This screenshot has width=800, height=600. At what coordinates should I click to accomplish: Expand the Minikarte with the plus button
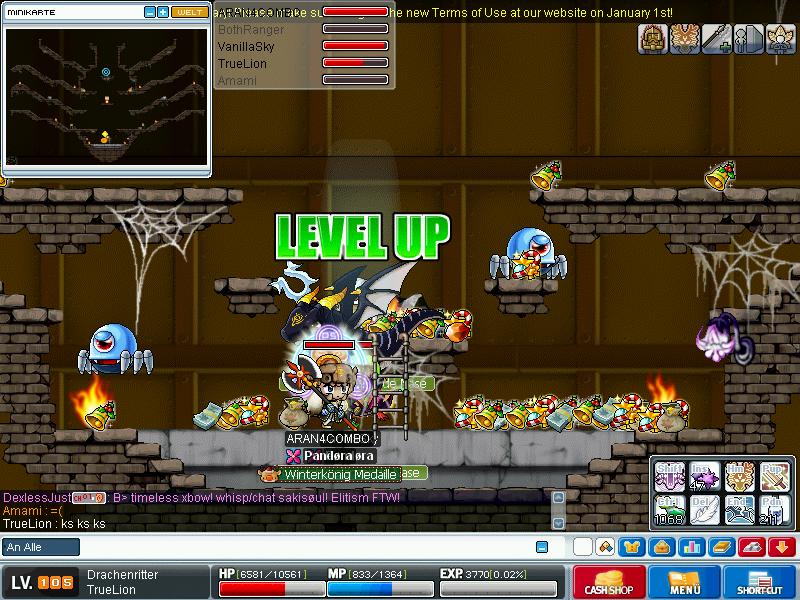[x=163, y=12]
